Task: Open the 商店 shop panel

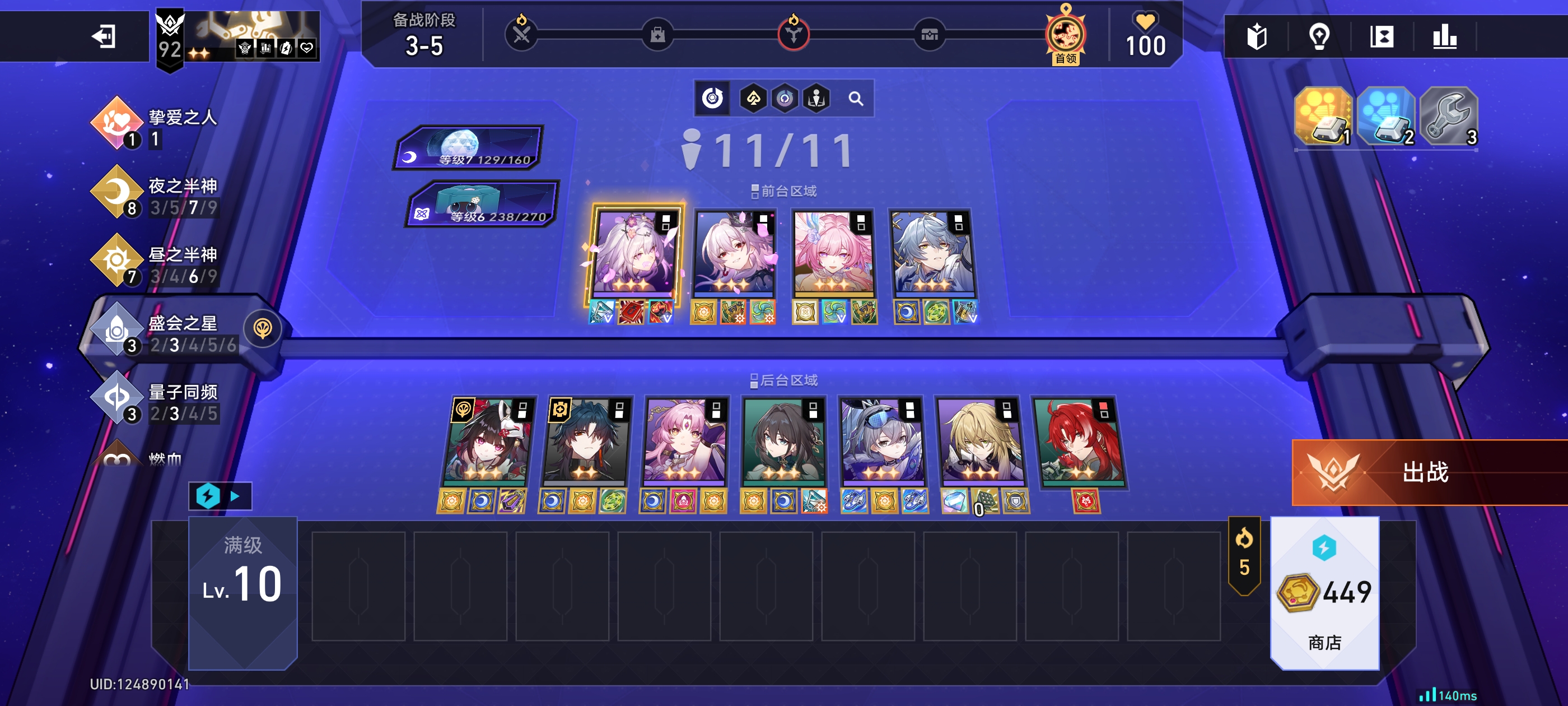Action: click(x=1324, y=594)
